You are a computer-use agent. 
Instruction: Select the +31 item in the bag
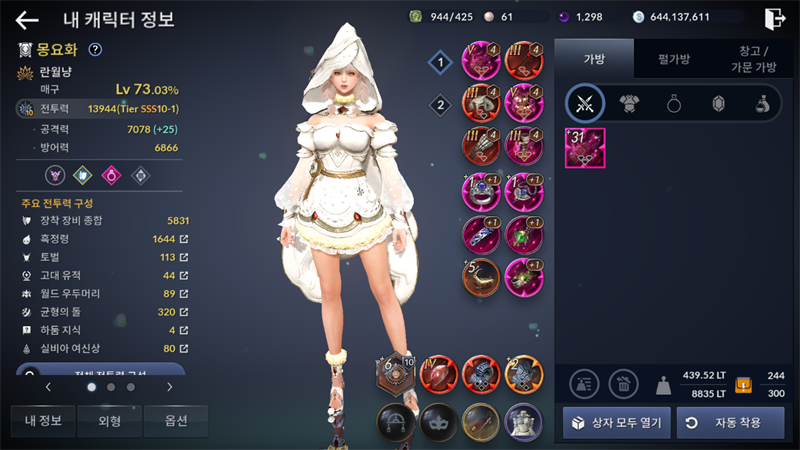click(585, 148)
